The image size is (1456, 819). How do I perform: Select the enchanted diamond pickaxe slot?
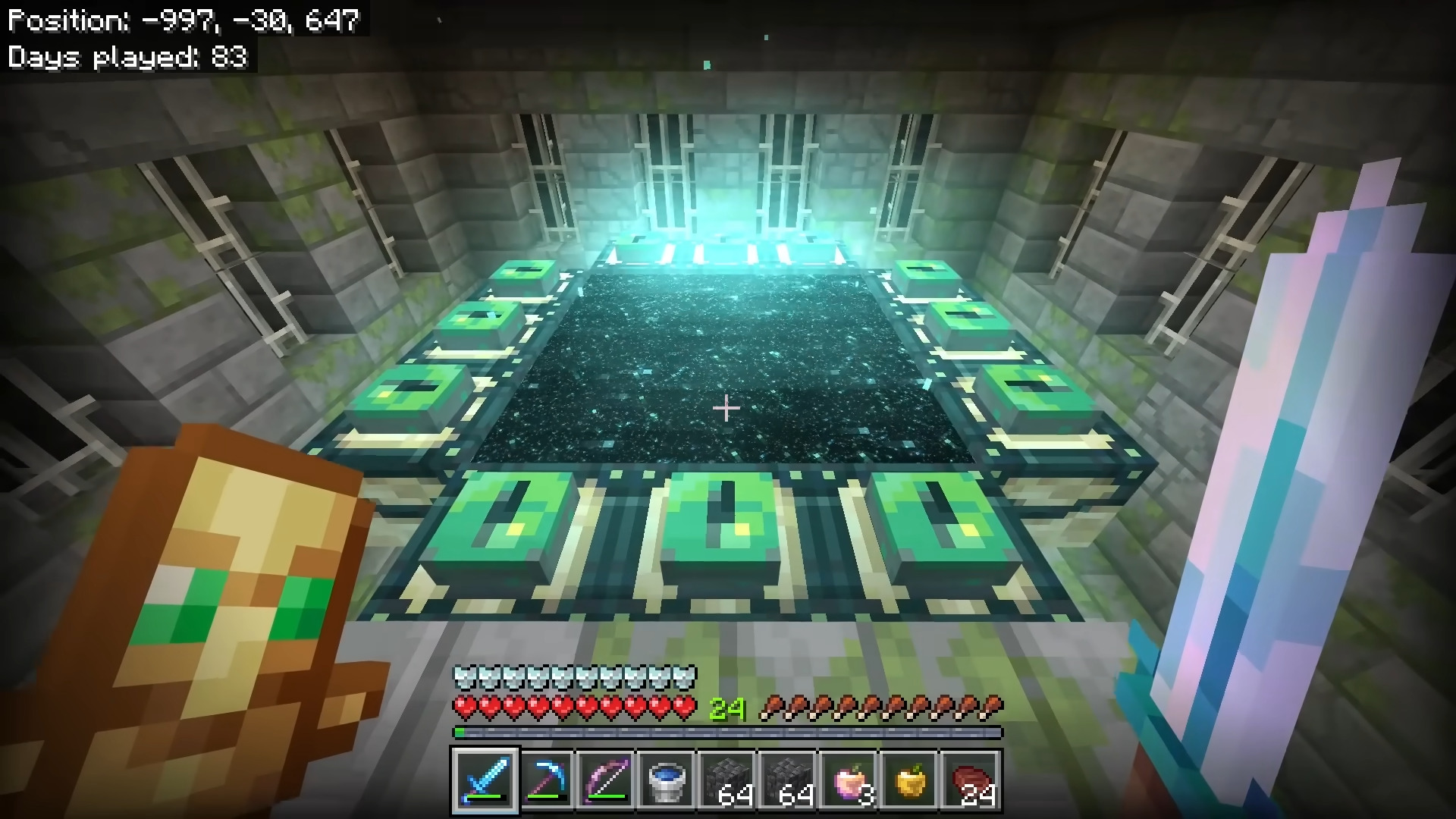click(x=545, y=780)
